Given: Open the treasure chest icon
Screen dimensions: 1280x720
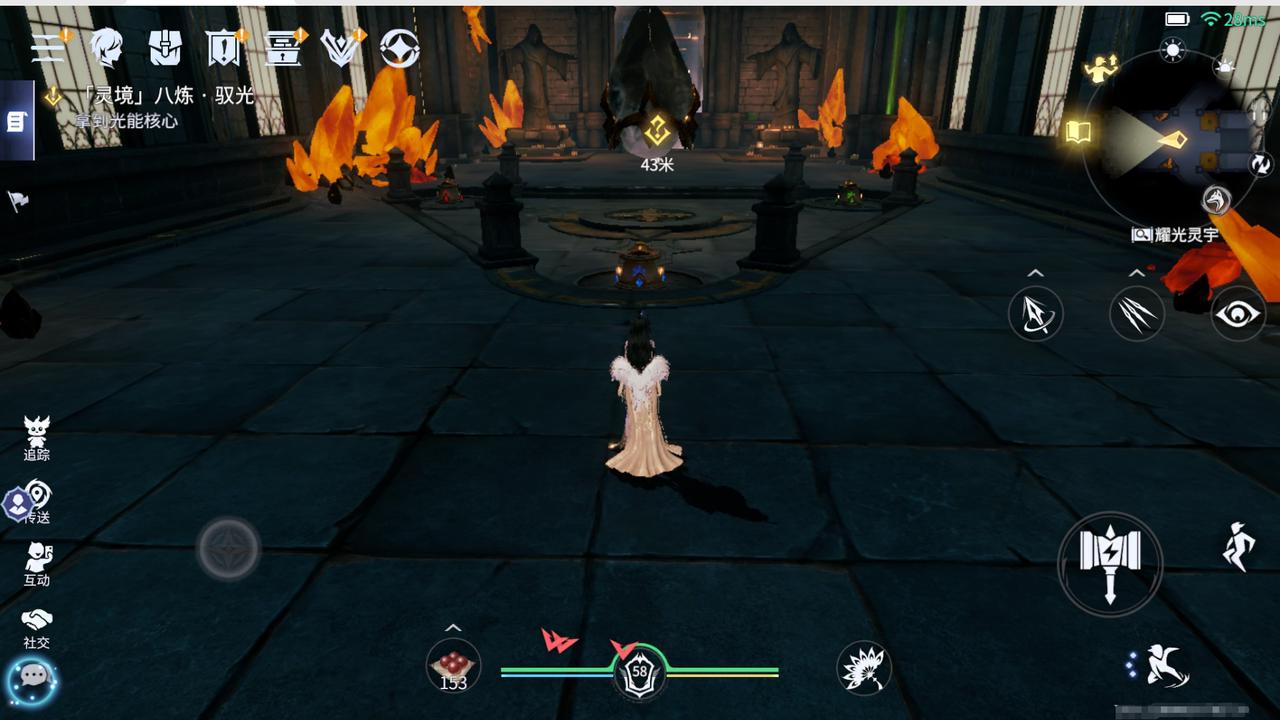Looking at the screenshot, I should coord(283,47).
